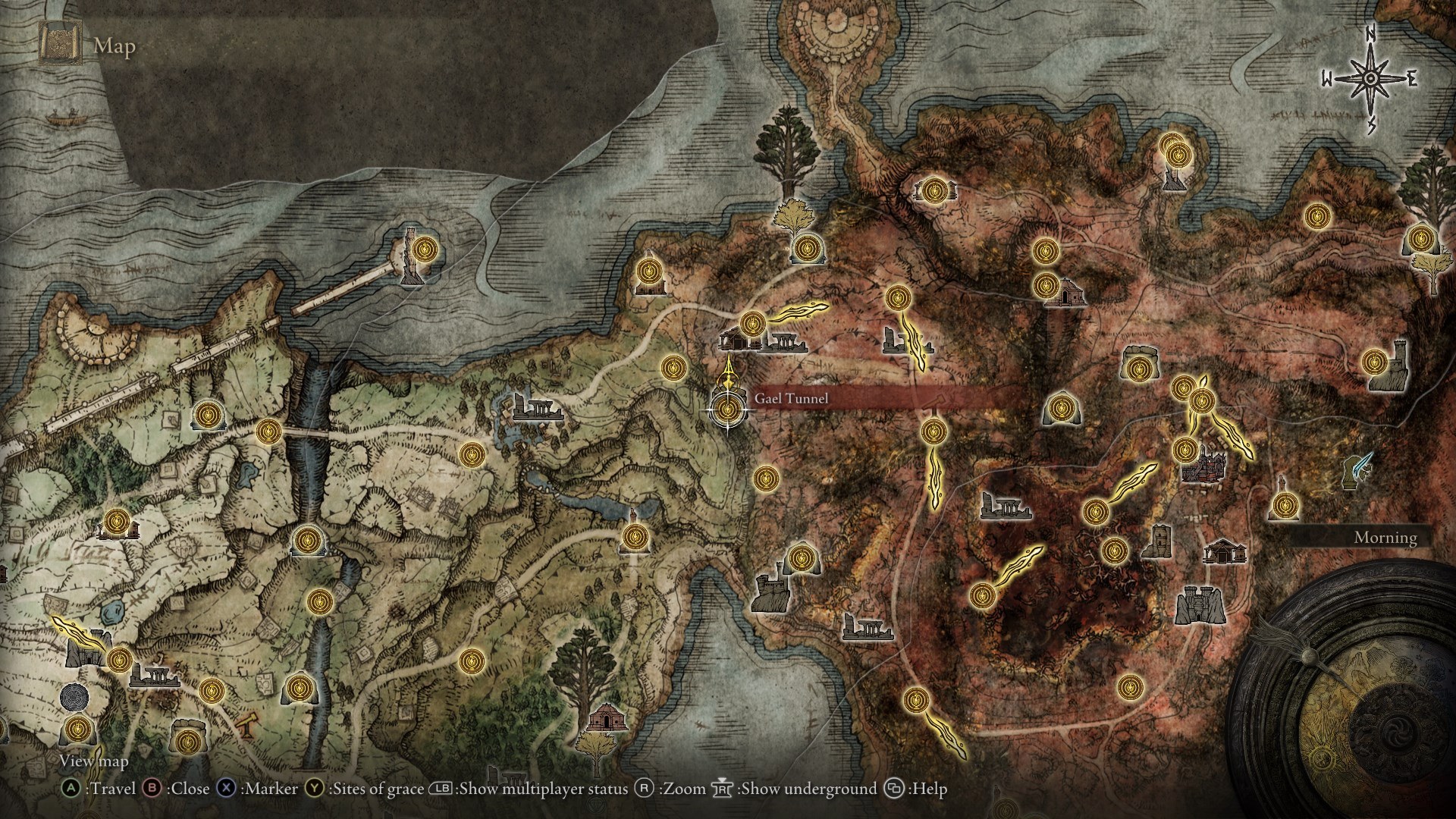Choose the grace at the shack above Gael Tunnel

pyautogui.click(x=751, y=323)
